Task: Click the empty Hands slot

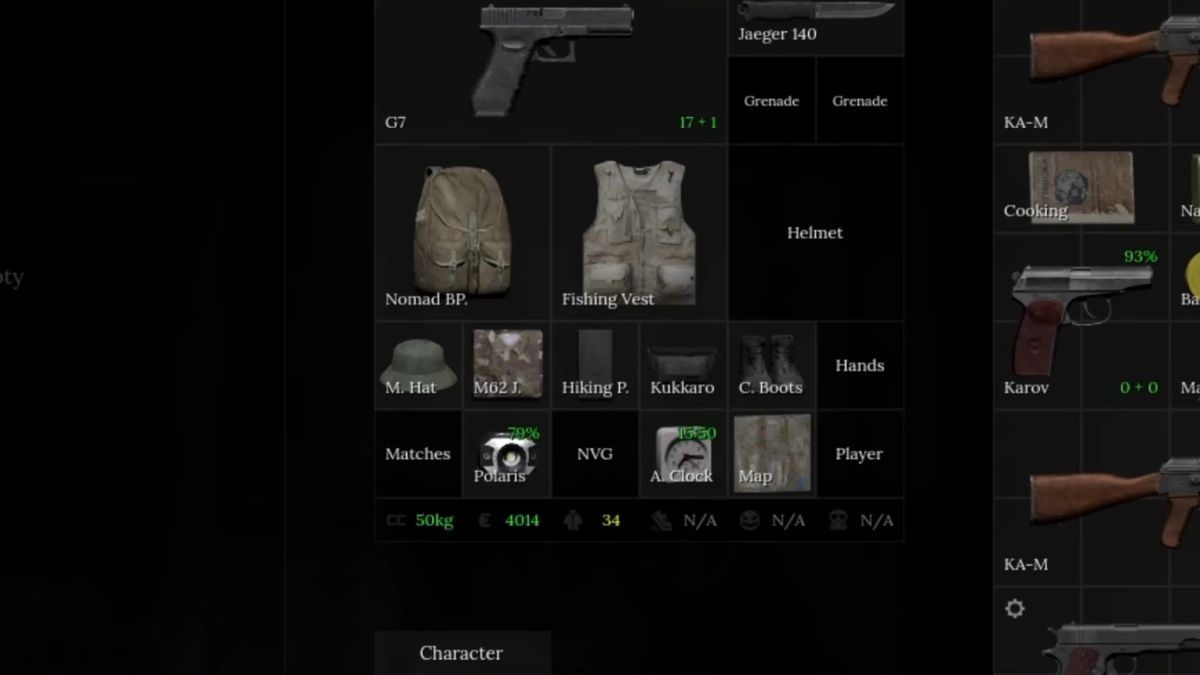Action: click(859, 365)
